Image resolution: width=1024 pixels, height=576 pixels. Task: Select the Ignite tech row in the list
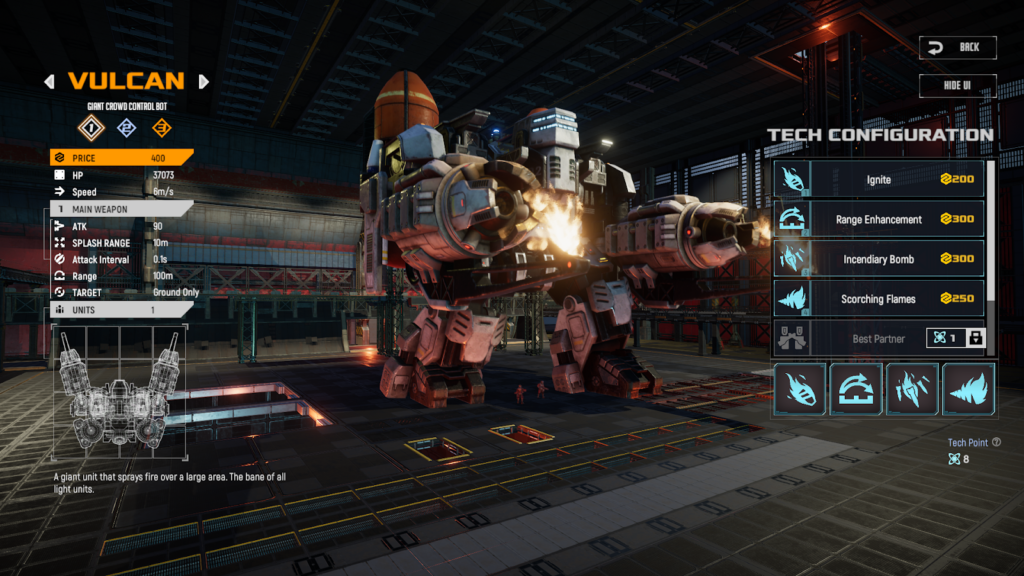click(x=878, y=179)
